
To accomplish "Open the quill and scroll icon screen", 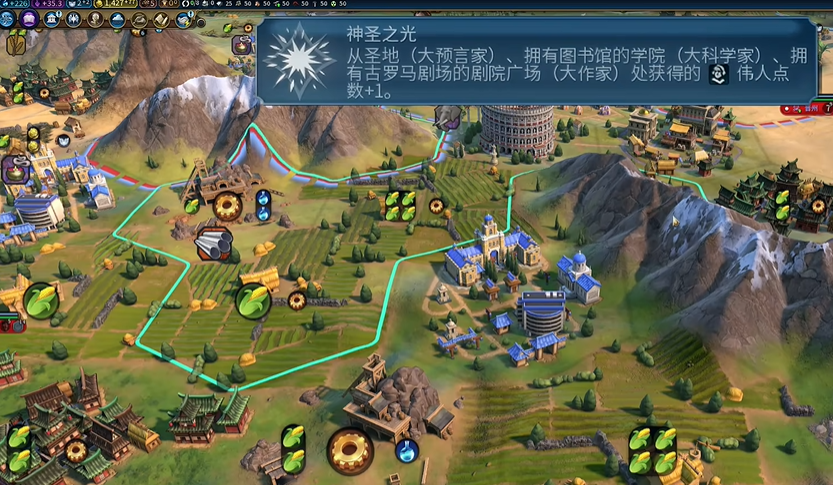I will [161, 19].
